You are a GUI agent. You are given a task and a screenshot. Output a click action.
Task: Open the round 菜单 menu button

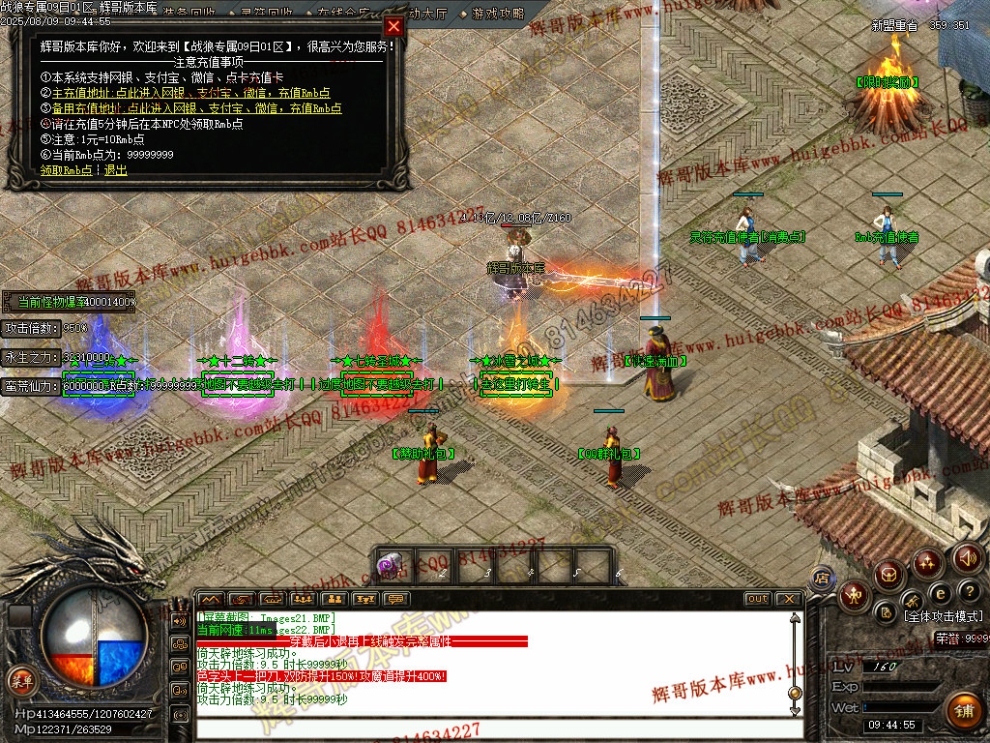click(x=20, y=680)
